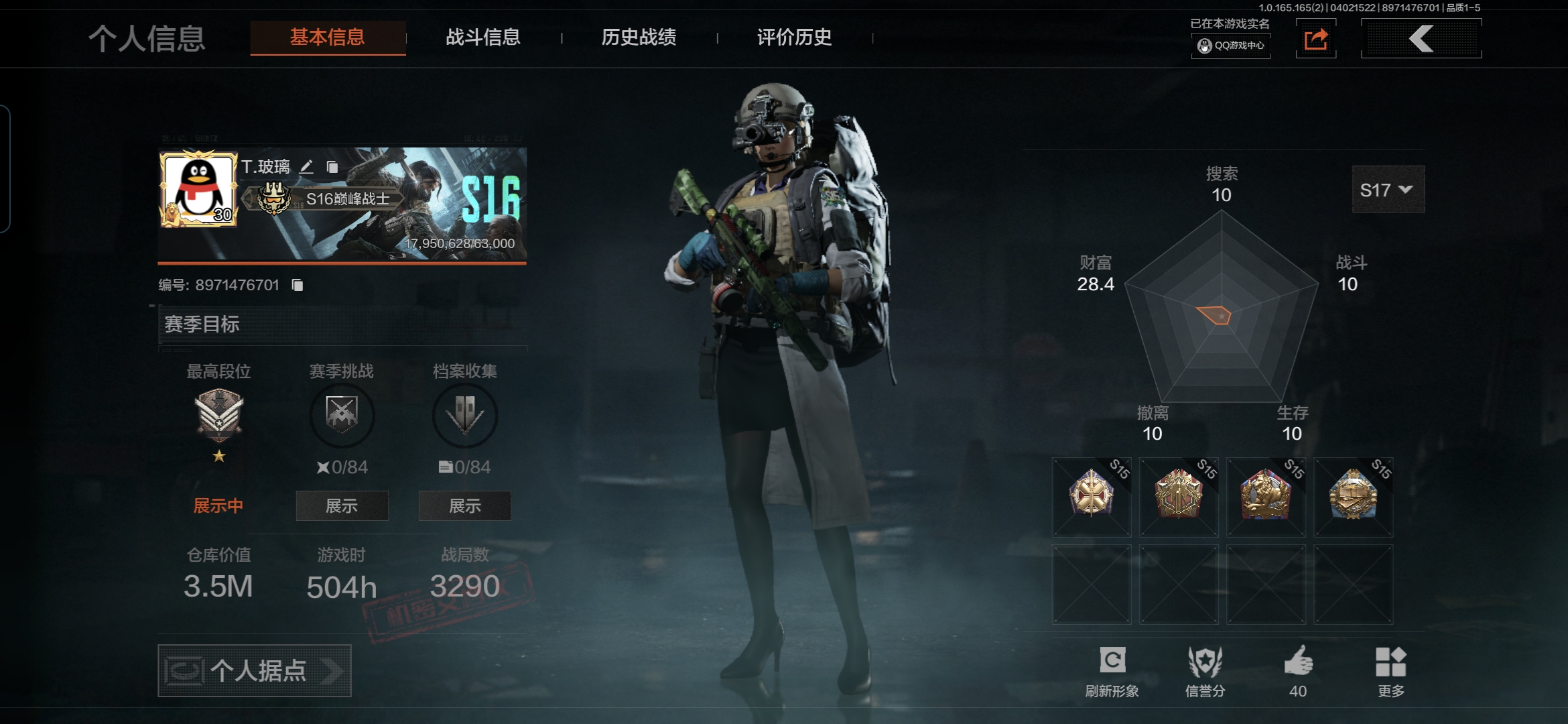Go back with the arrow button
1568x724 pixels.
(1421, 39)
